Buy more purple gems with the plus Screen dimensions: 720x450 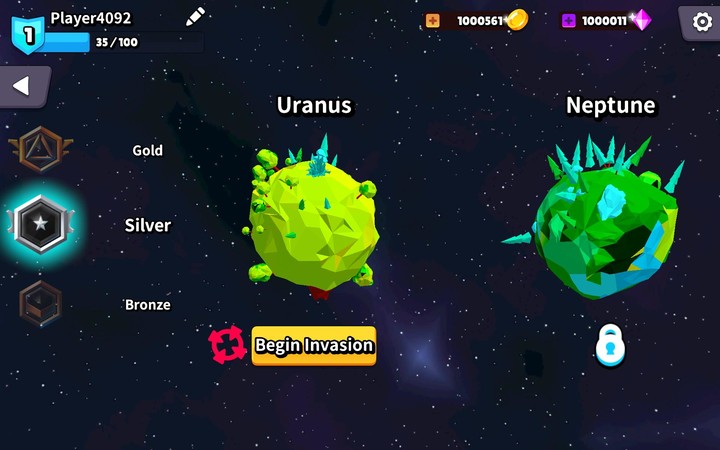coord(568,20)
